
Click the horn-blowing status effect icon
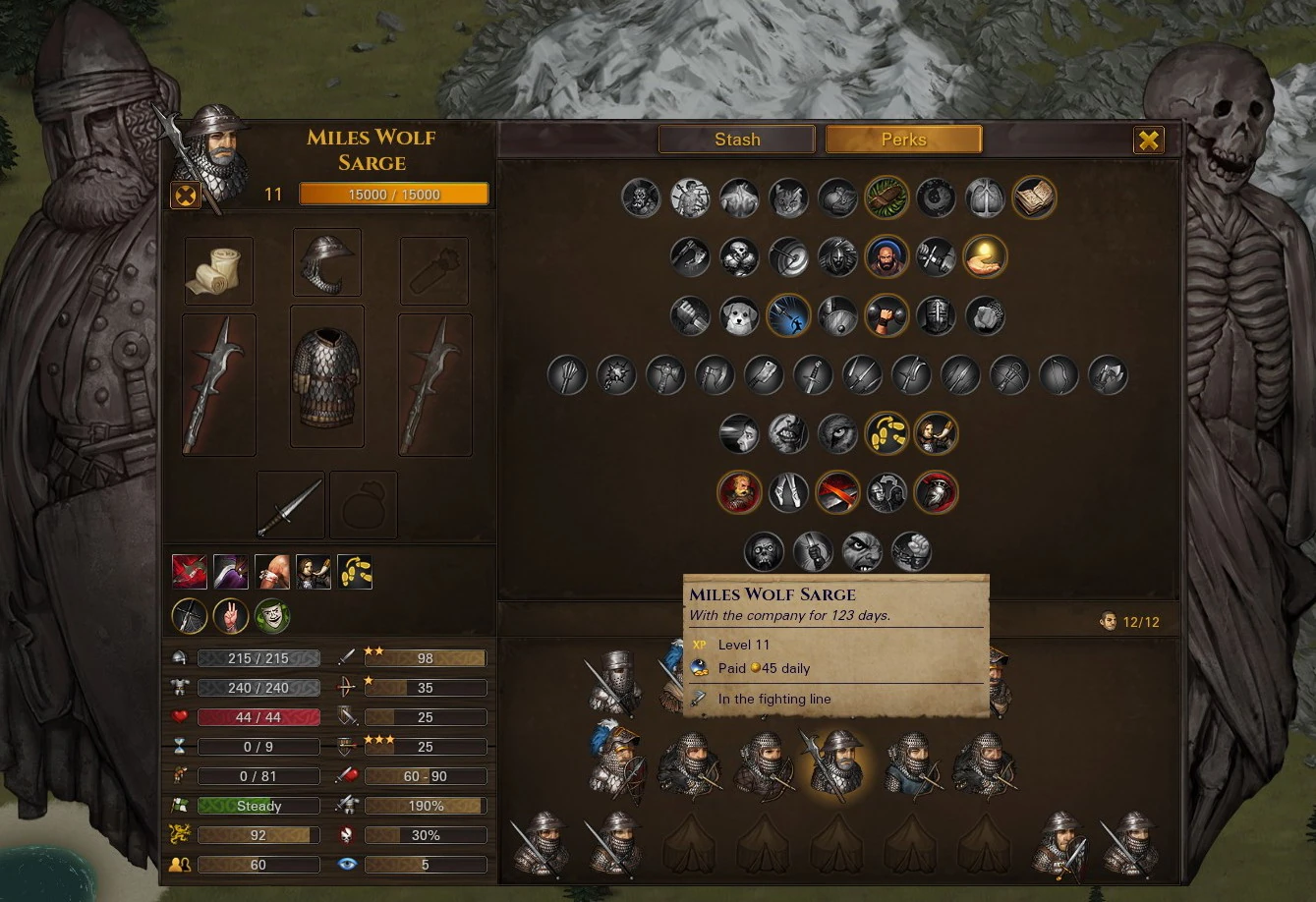314,572
